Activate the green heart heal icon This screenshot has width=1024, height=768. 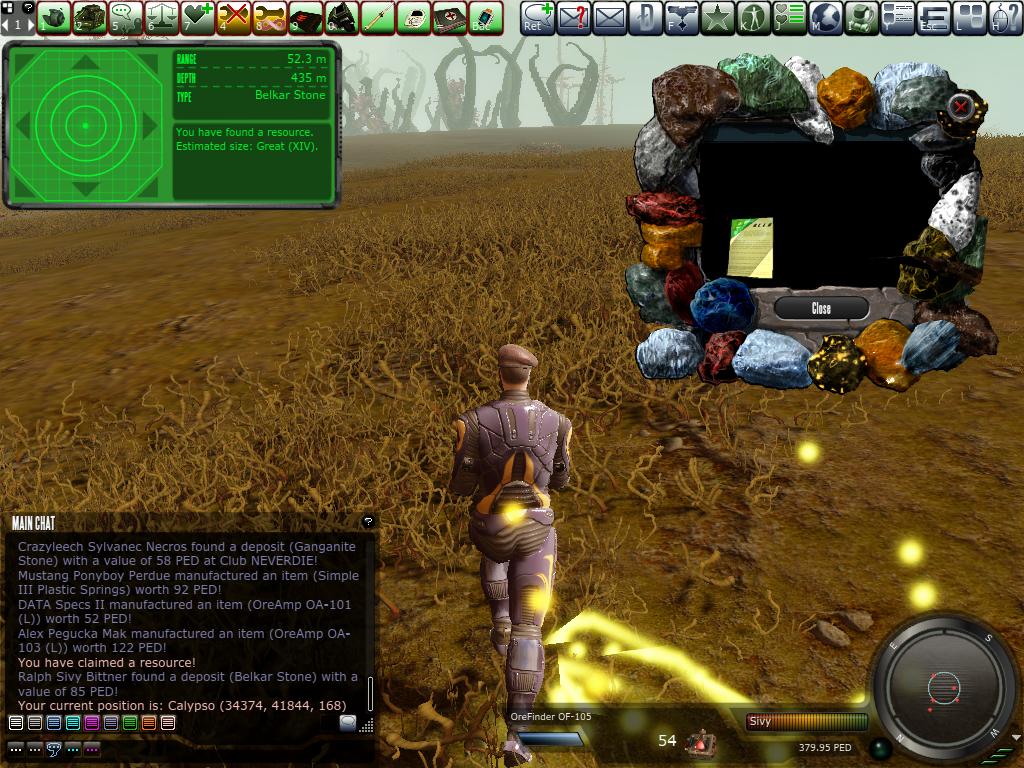pos(198,17)
